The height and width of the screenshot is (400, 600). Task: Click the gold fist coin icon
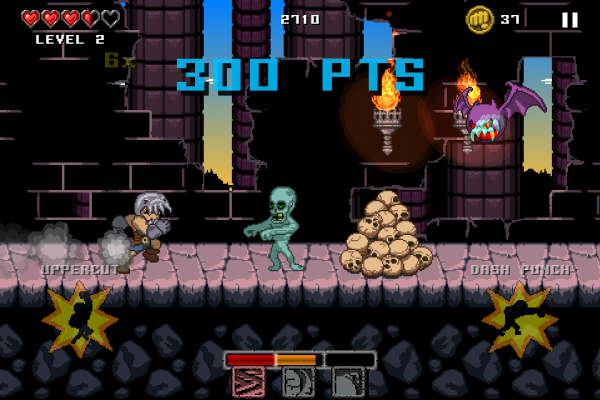pos(479,19)
